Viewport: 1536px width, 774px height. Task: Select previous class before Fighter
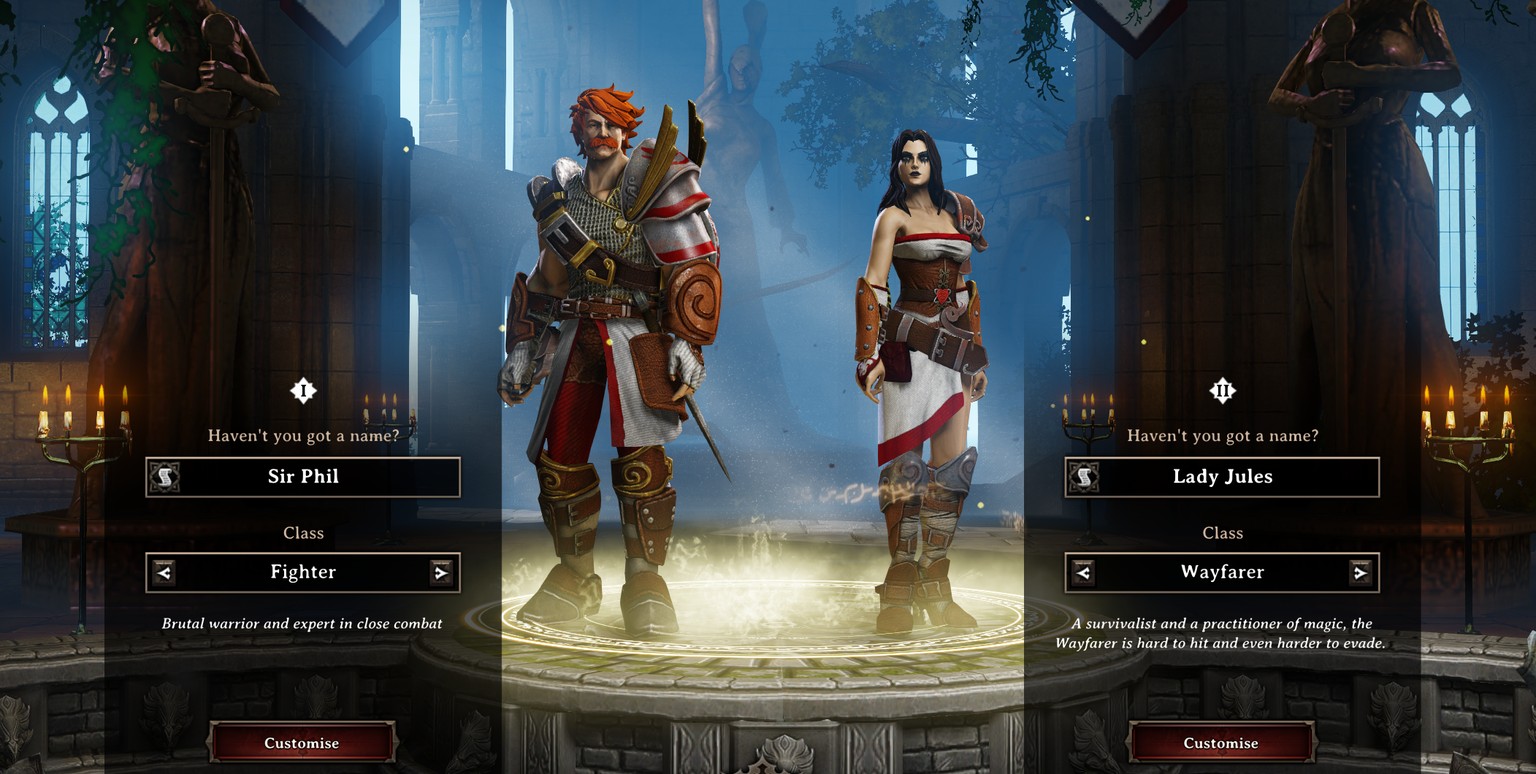164,573
